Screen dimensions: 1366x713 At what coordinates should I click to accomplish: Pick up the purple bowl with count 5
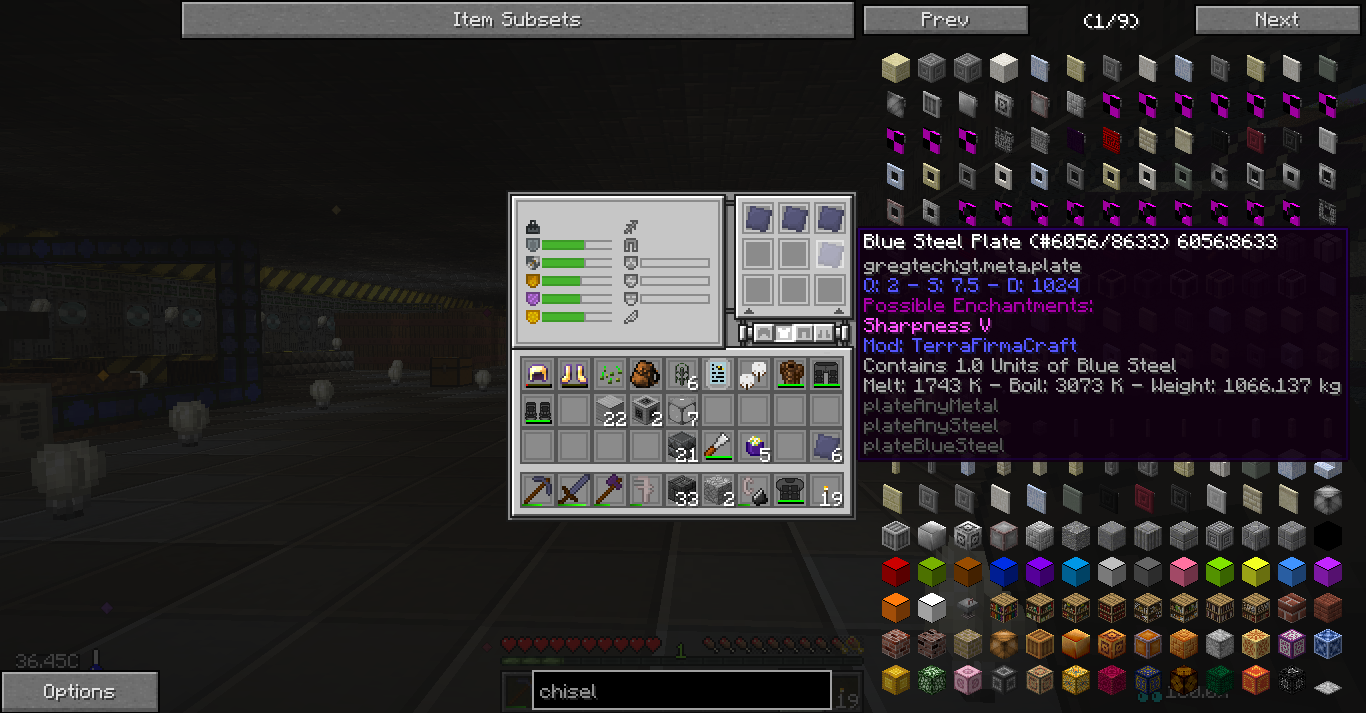(754, 446)
